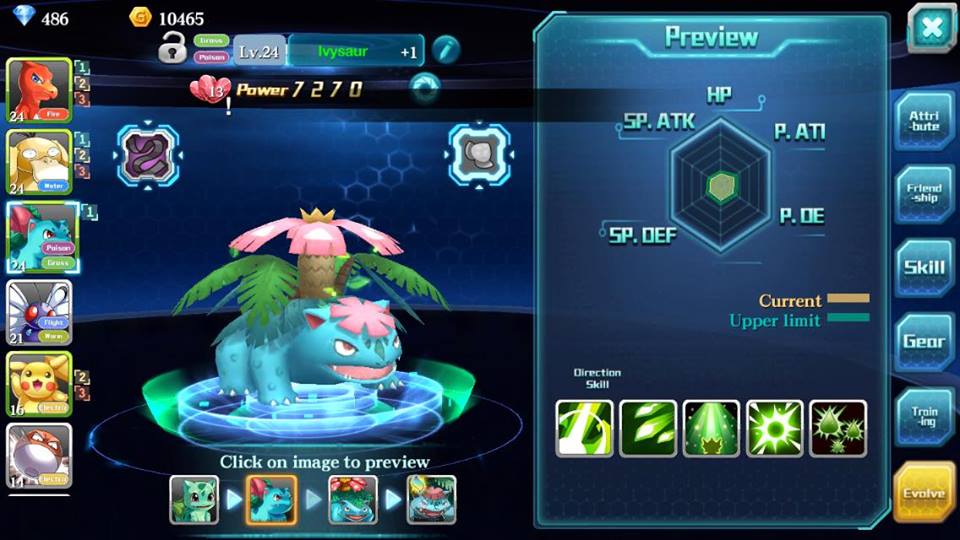
Task: Switch to the Gear tab
Action: 923,342
